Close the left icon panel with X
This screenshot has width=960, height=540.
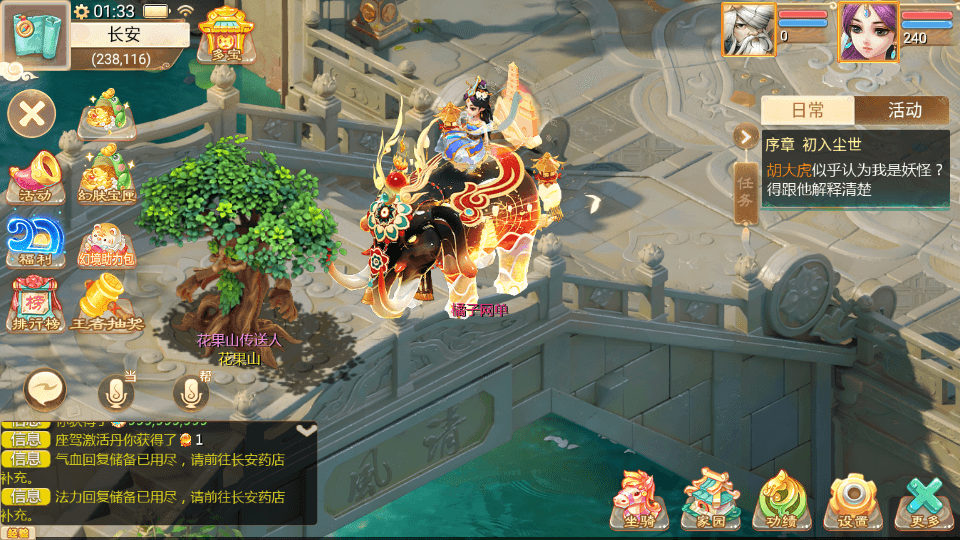33,112
